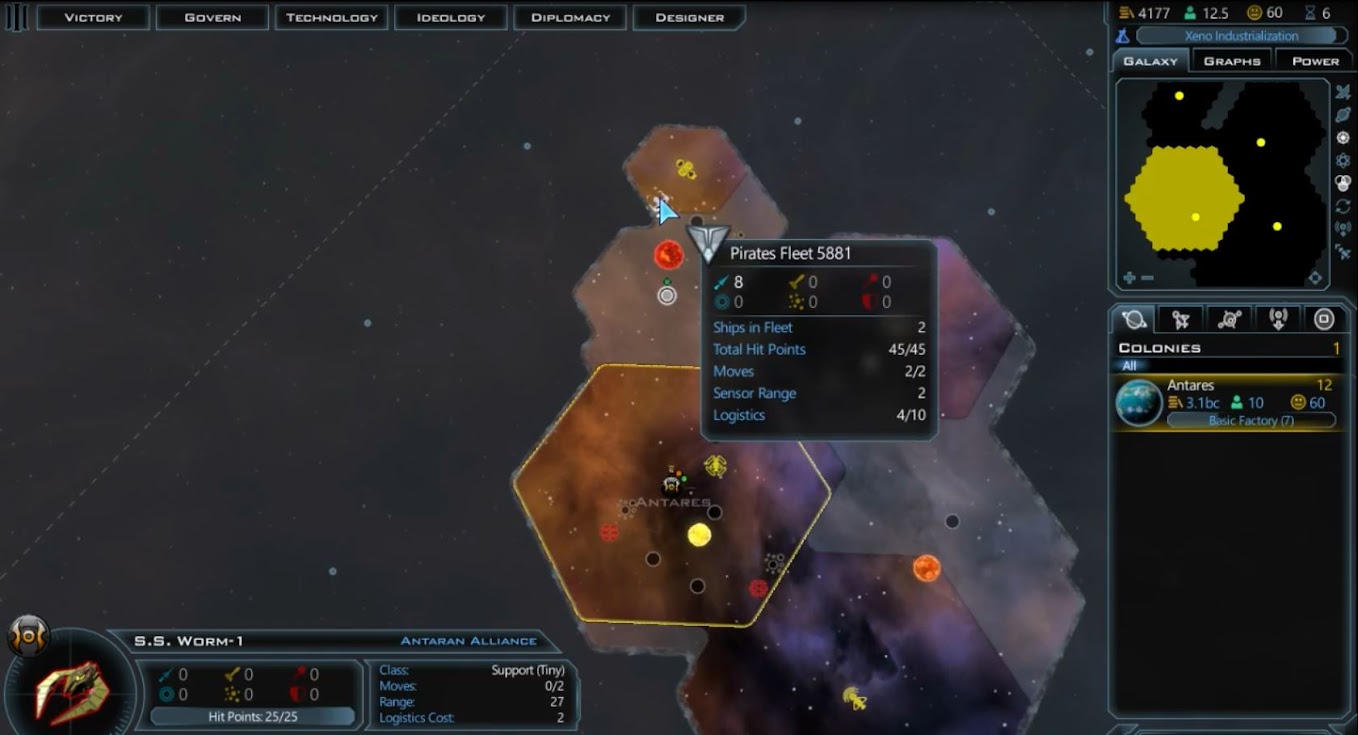Open the Victory screen
Viewport: 1358px width, 735px height.
(93, 17)
